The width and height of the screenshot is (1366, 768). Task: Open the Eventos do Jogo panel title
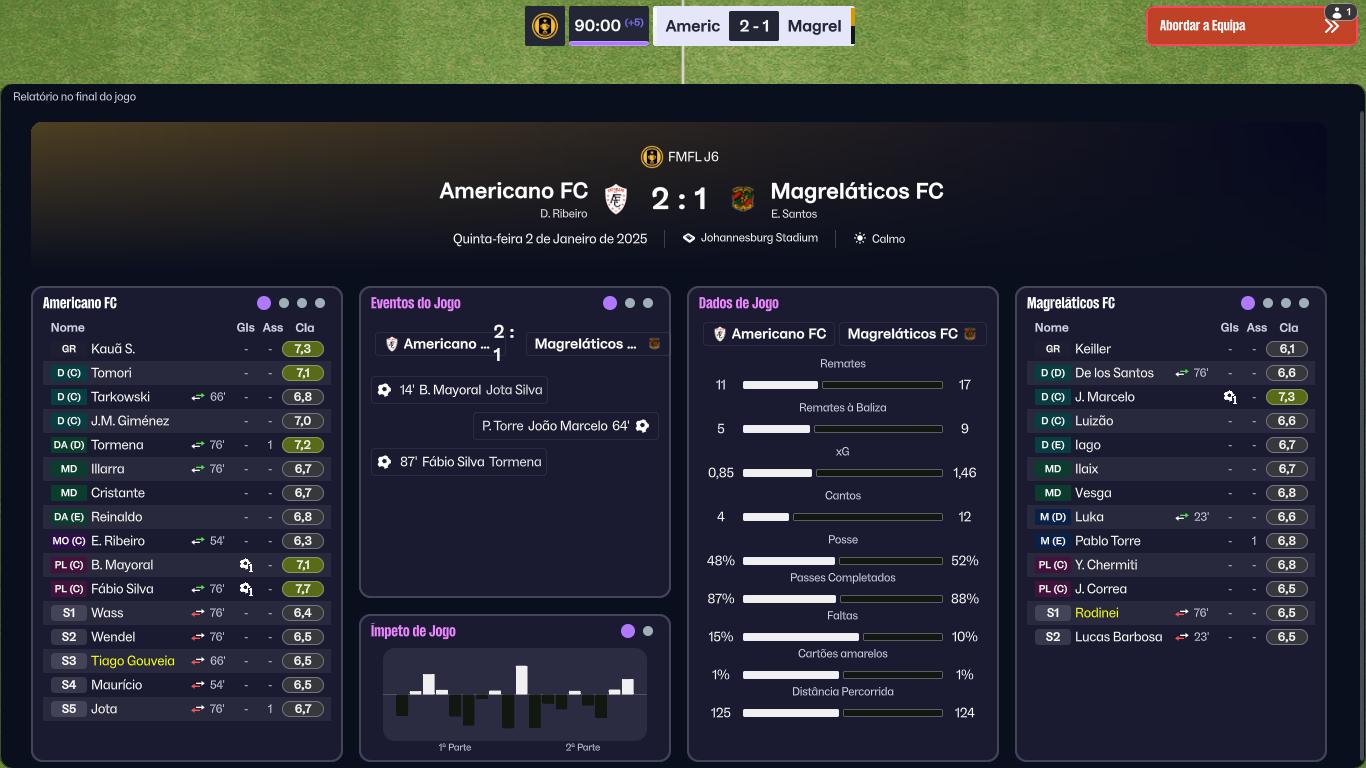(x=415, y=303)
